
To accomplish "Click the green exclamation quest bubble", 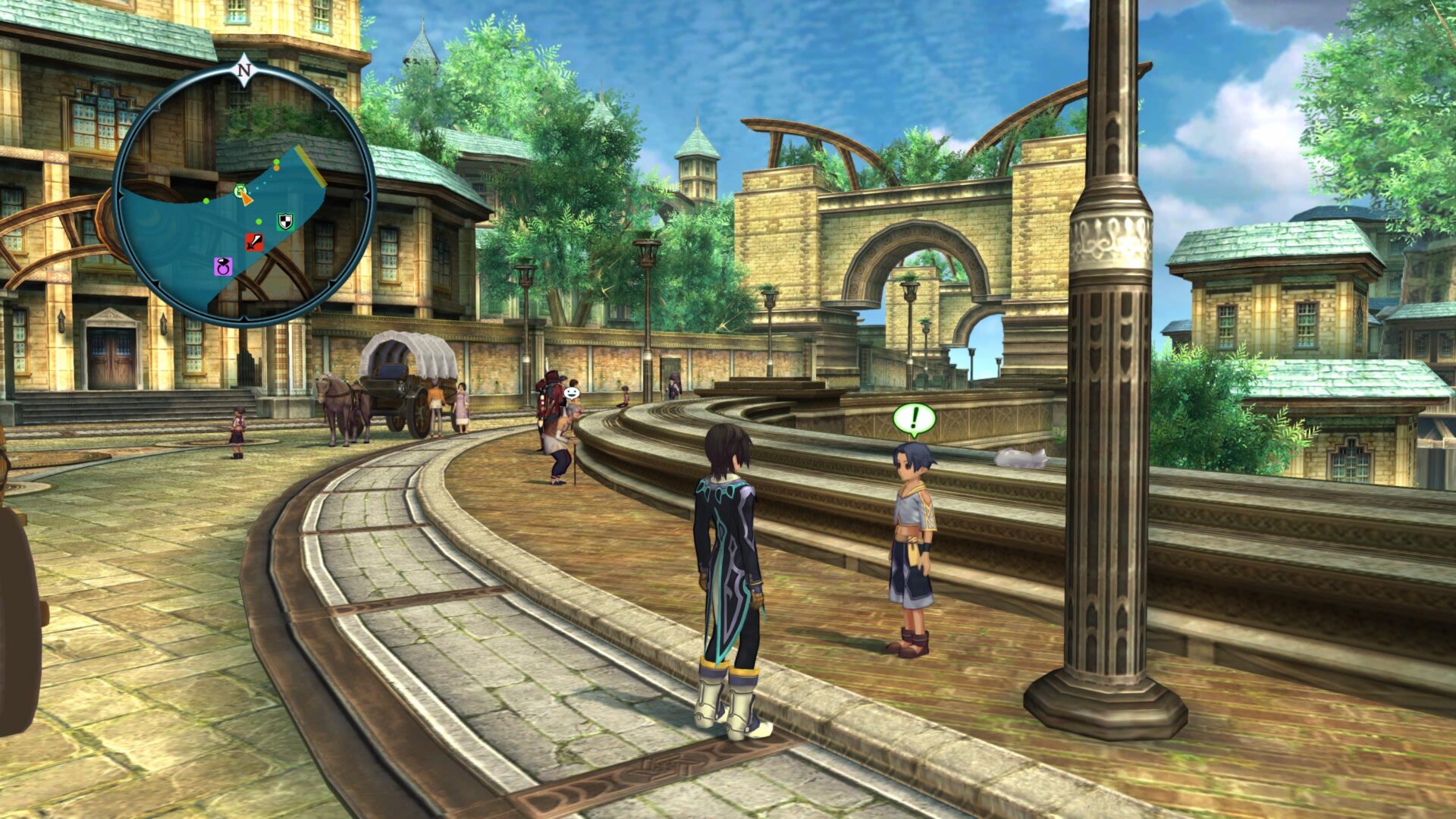I will (914, 418).
